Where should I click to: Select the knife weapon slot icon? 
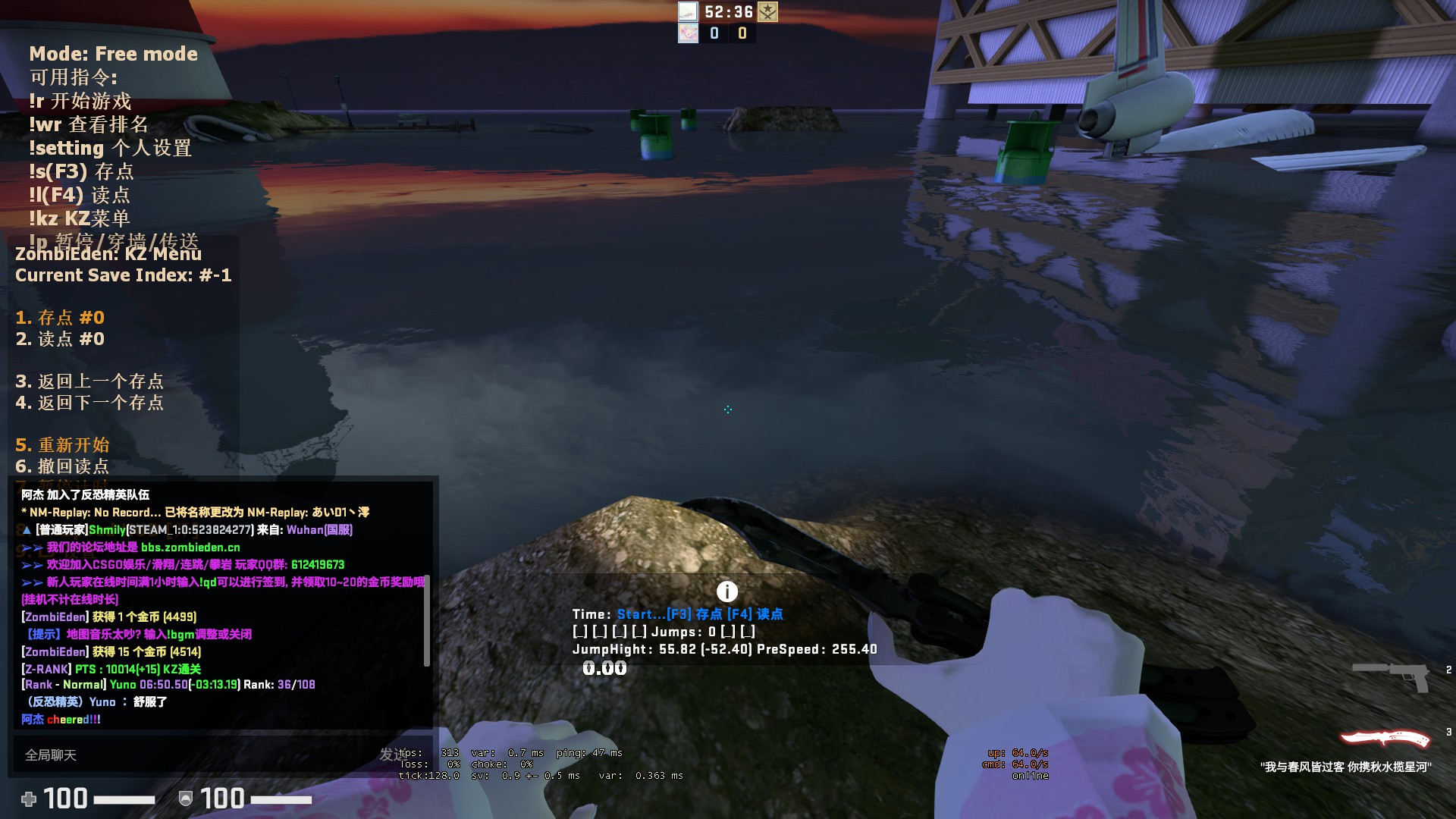pos(1385,738)
